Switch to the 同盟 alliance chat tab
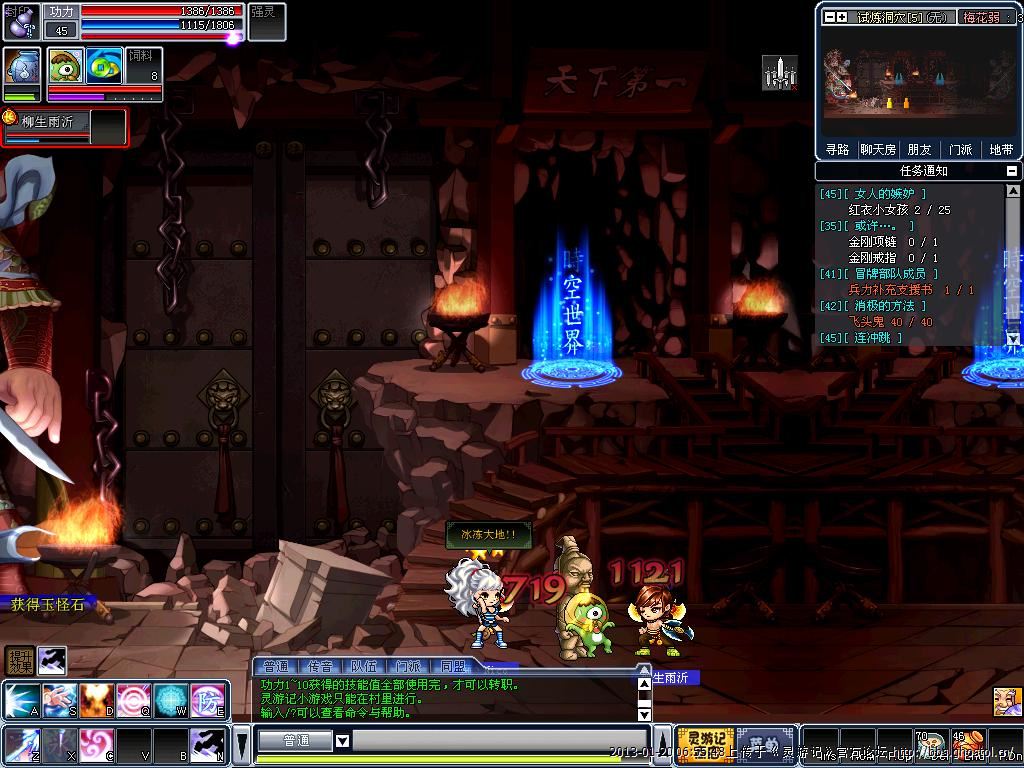This screenshot has height=768, width=1024. [453, 666]
